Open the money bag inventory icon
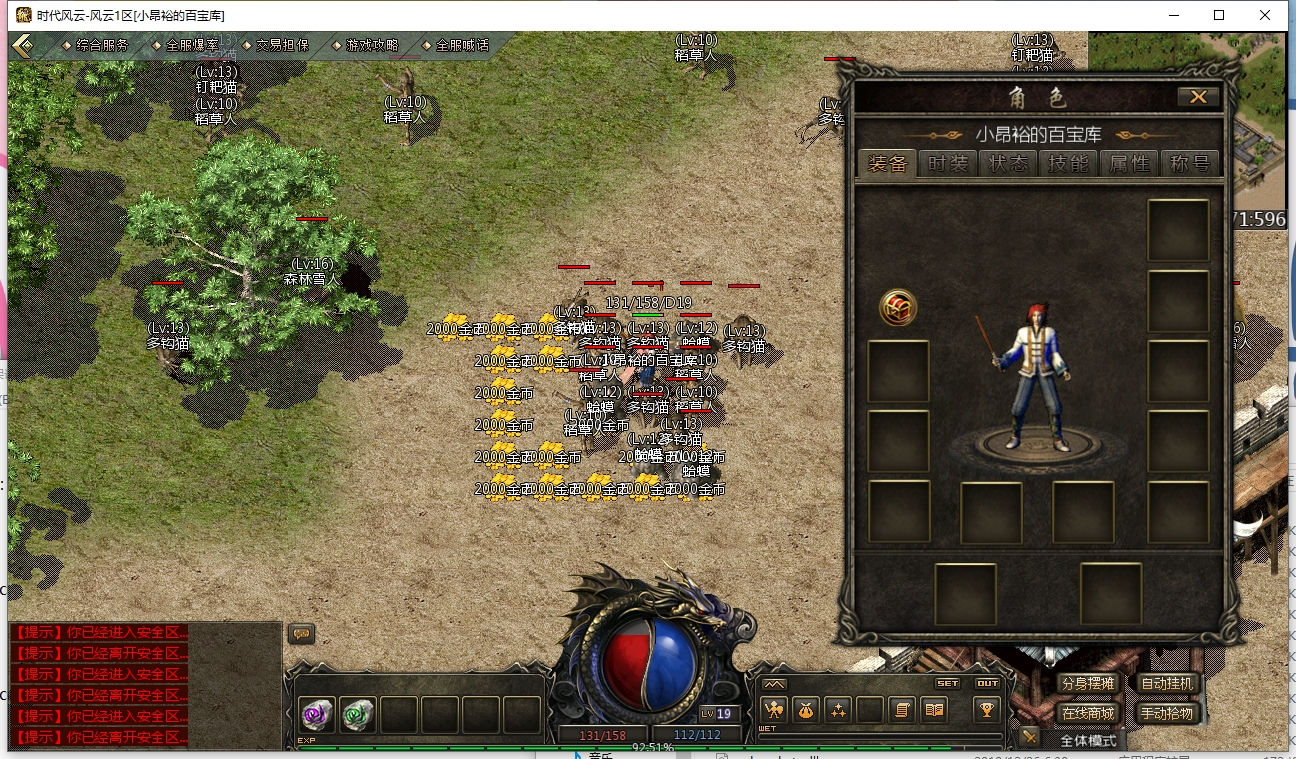This screenshot has width=1296, height=759. [x=807, y=710]
